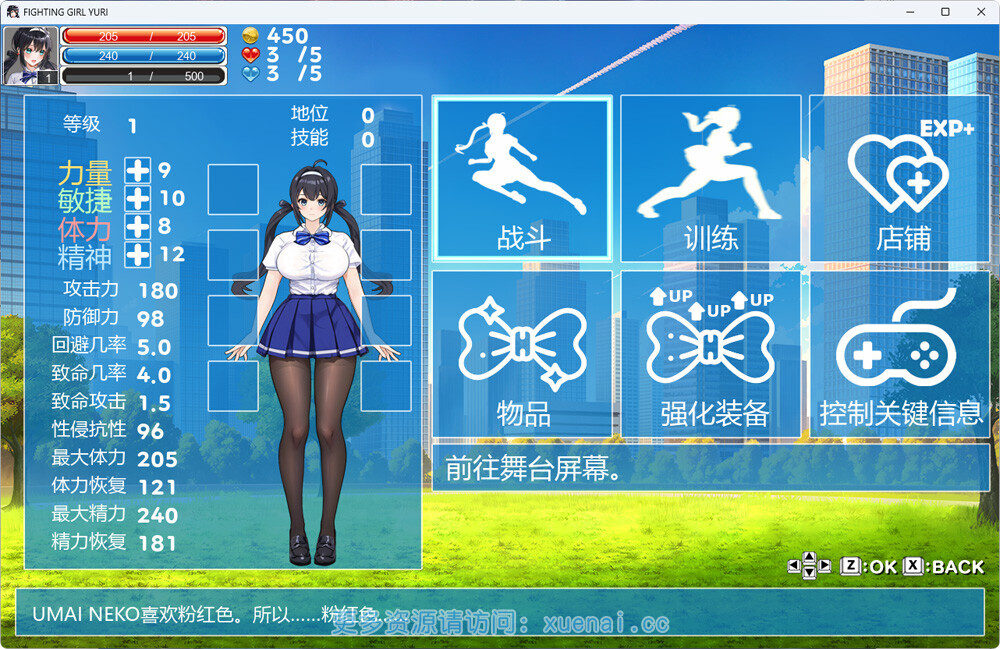Image resolution: width=1000 pixels, height=649 pixels.
Task: Increase 力量 with its plus button
Action: click(x=137, y=171)
